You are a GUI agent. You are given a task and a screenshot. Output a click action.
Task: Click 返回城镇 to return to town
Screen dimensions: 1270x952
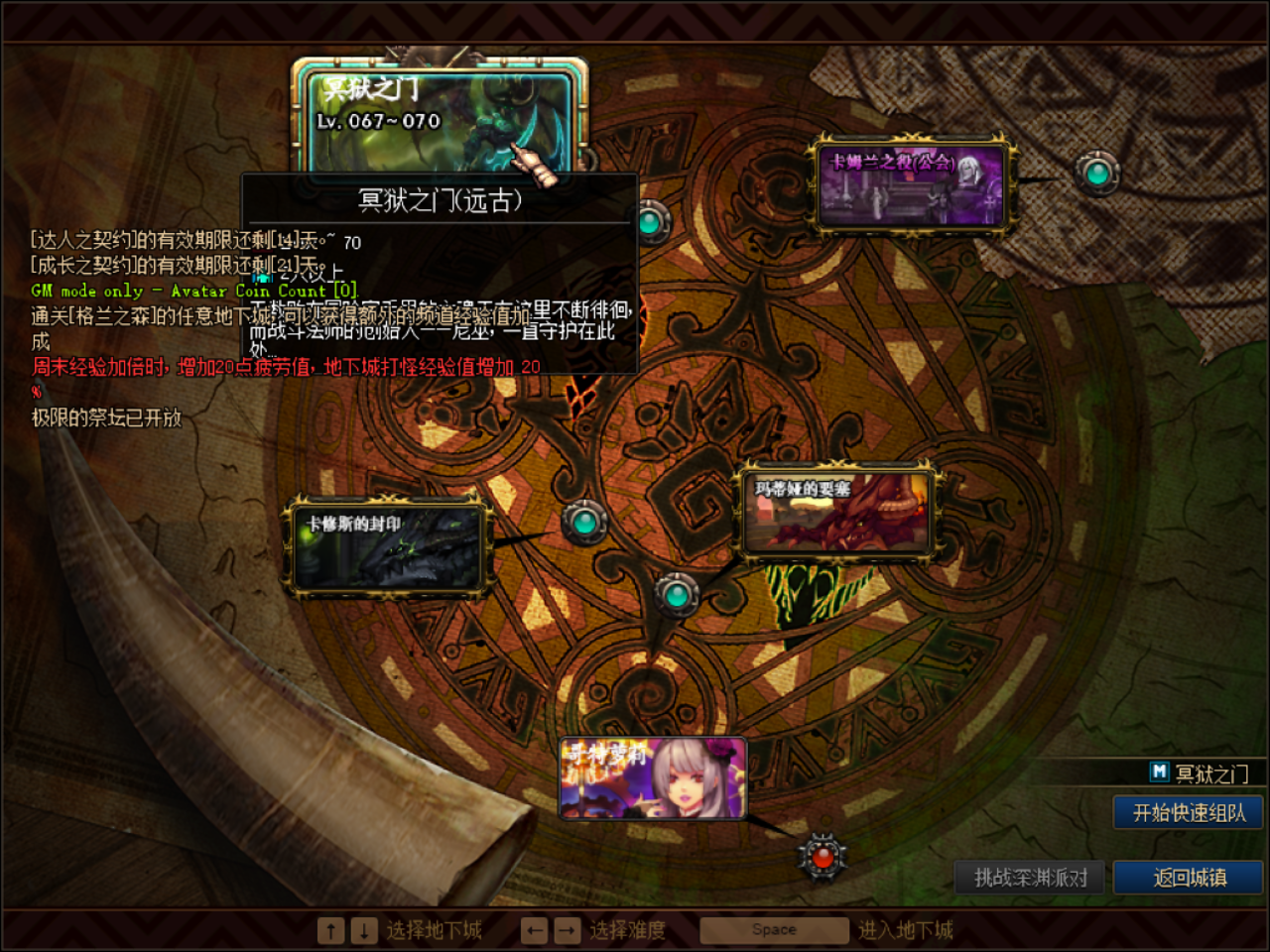(x=1190, y=877)
